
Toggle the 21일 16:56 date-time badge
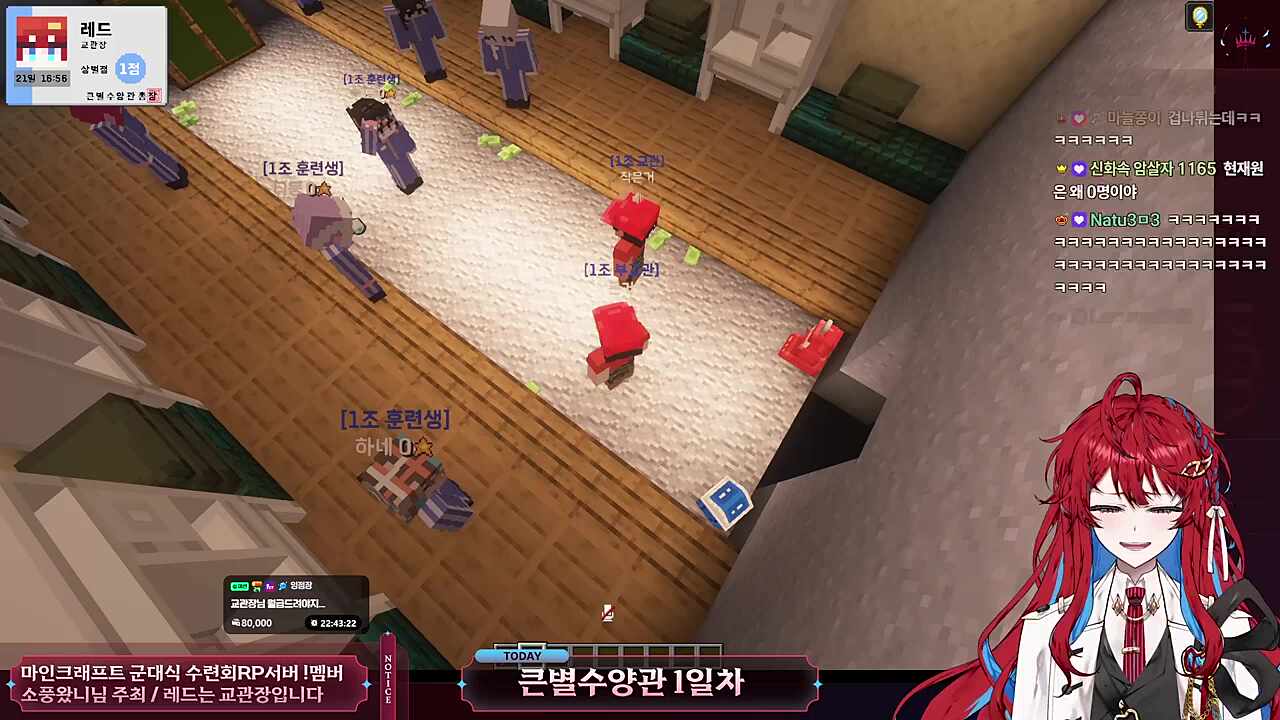(x=42, y=78)
